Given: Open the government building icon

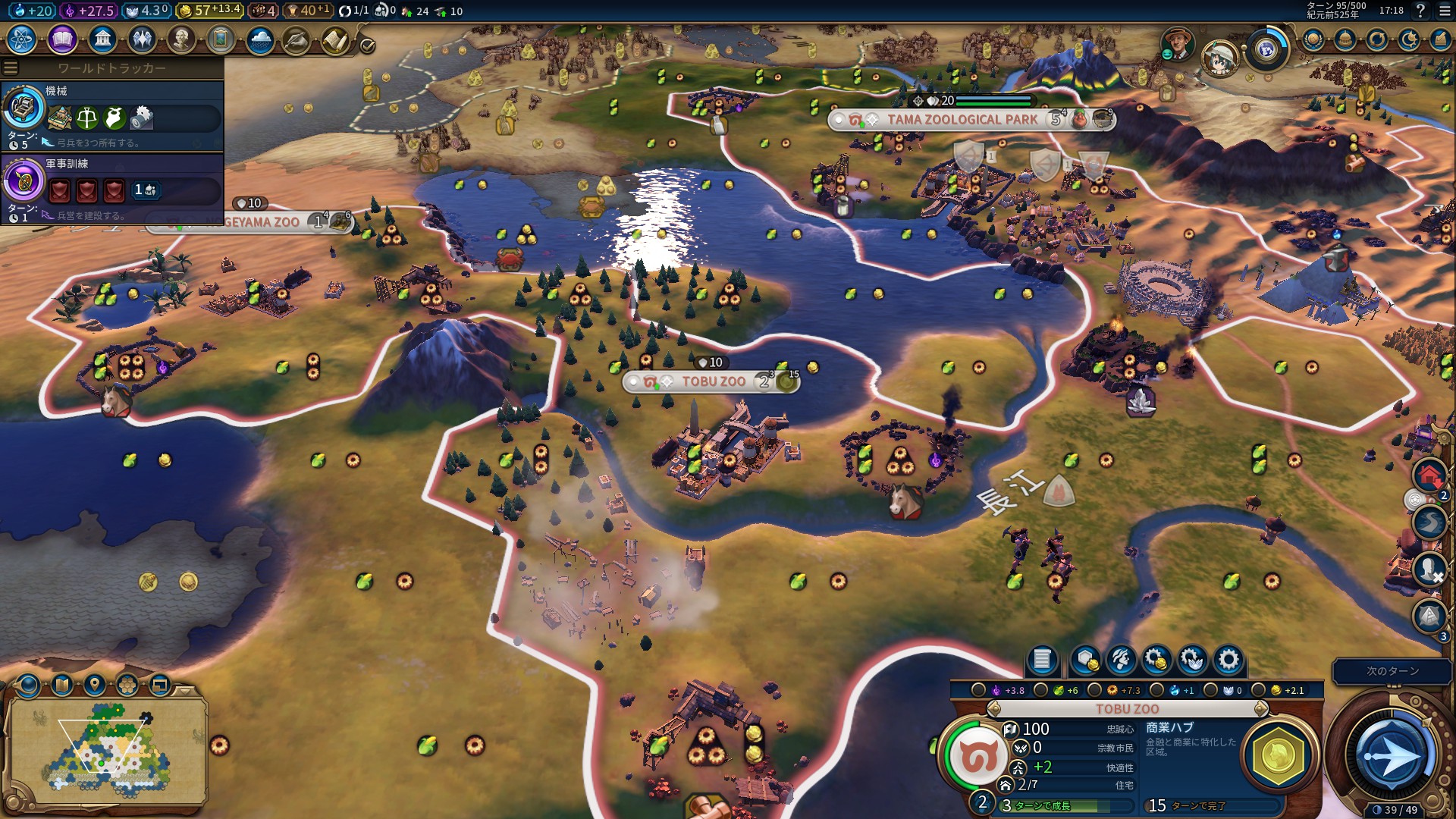Looking at the screenshot, I should 102,39.
